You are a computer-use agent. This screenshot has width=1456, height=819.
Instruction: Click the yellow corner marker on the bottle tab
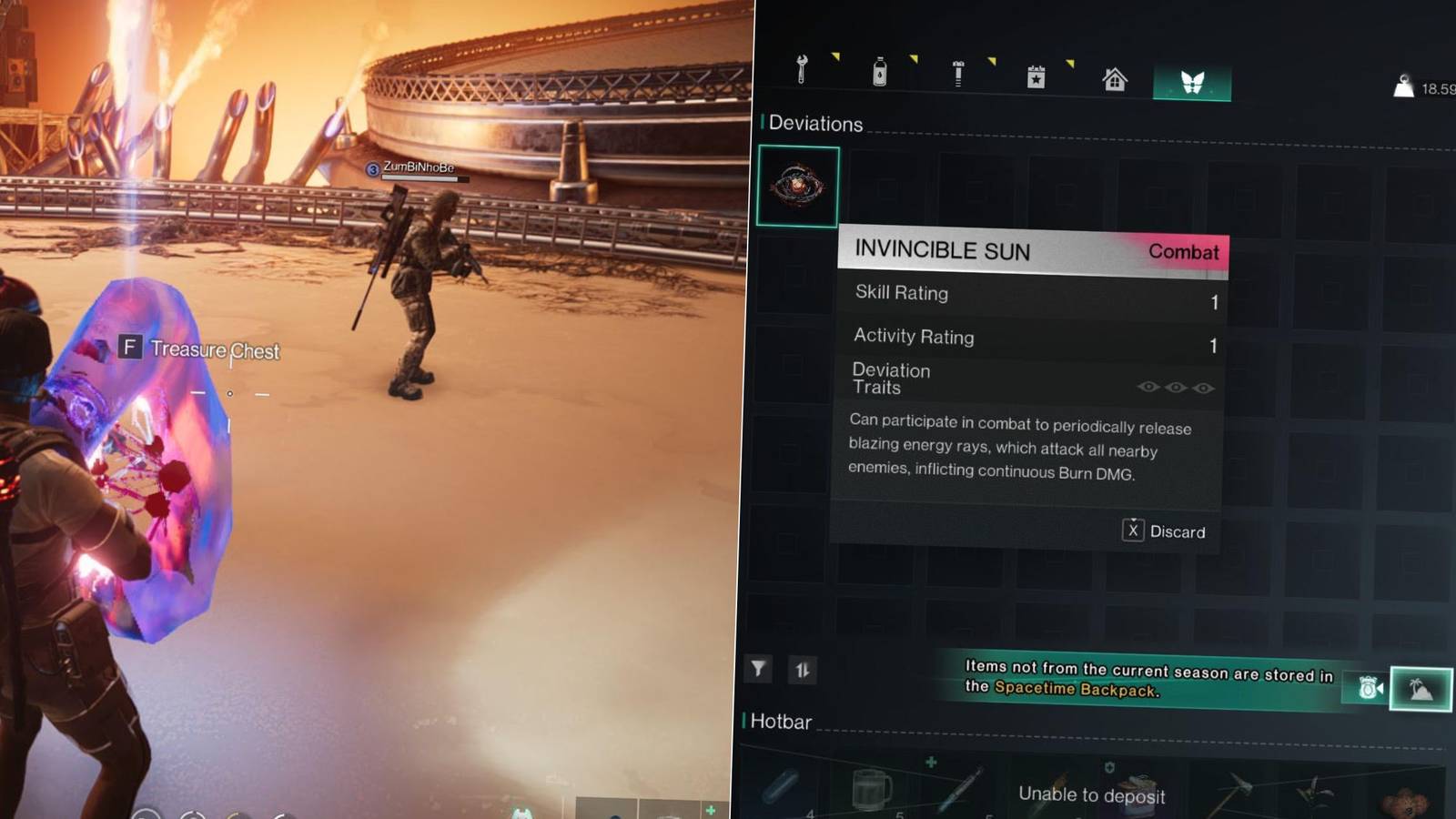(x=913, y=58)
